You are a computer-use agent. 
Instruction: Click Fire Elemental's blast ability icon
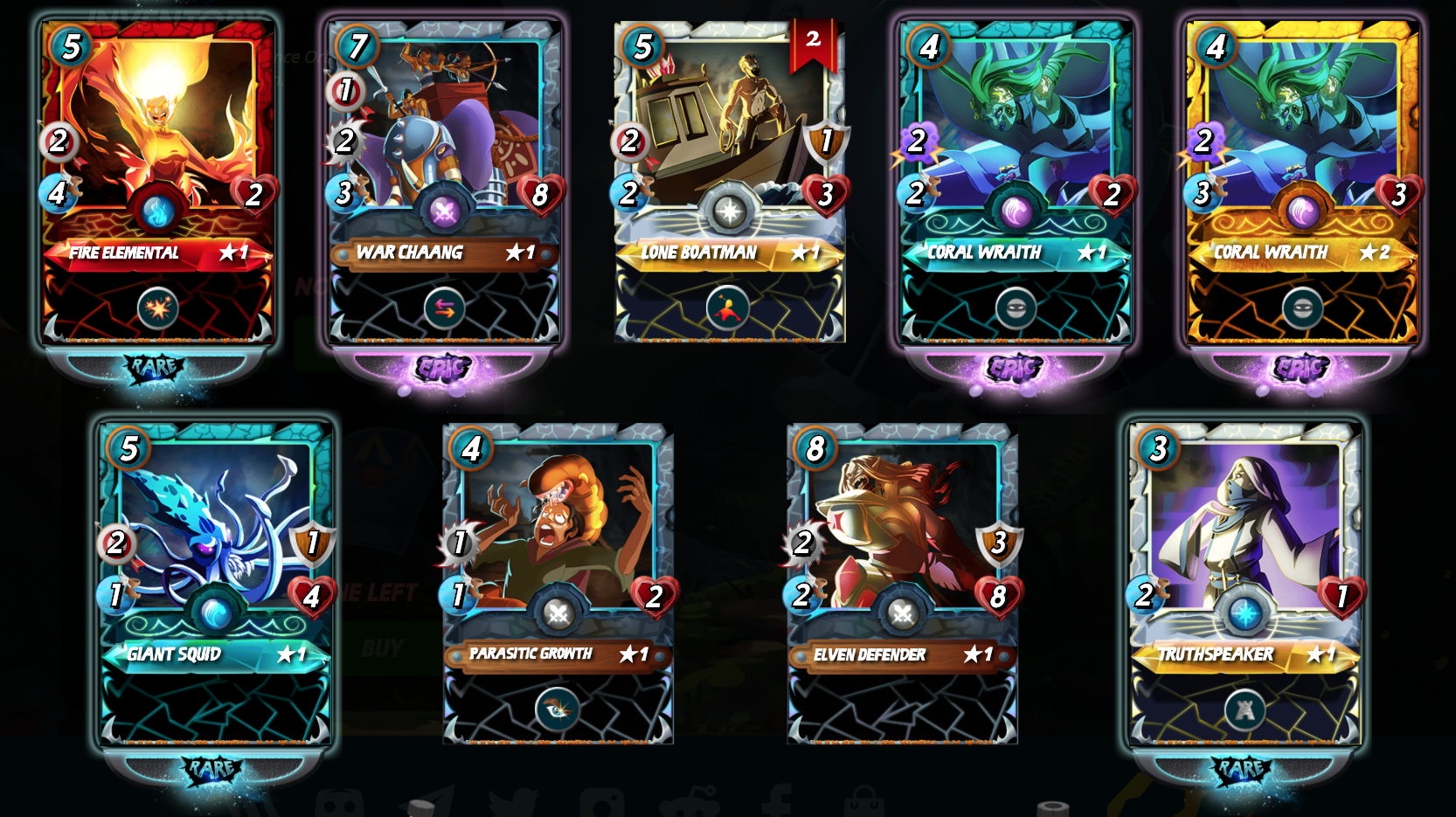click(x=158, y=308)
